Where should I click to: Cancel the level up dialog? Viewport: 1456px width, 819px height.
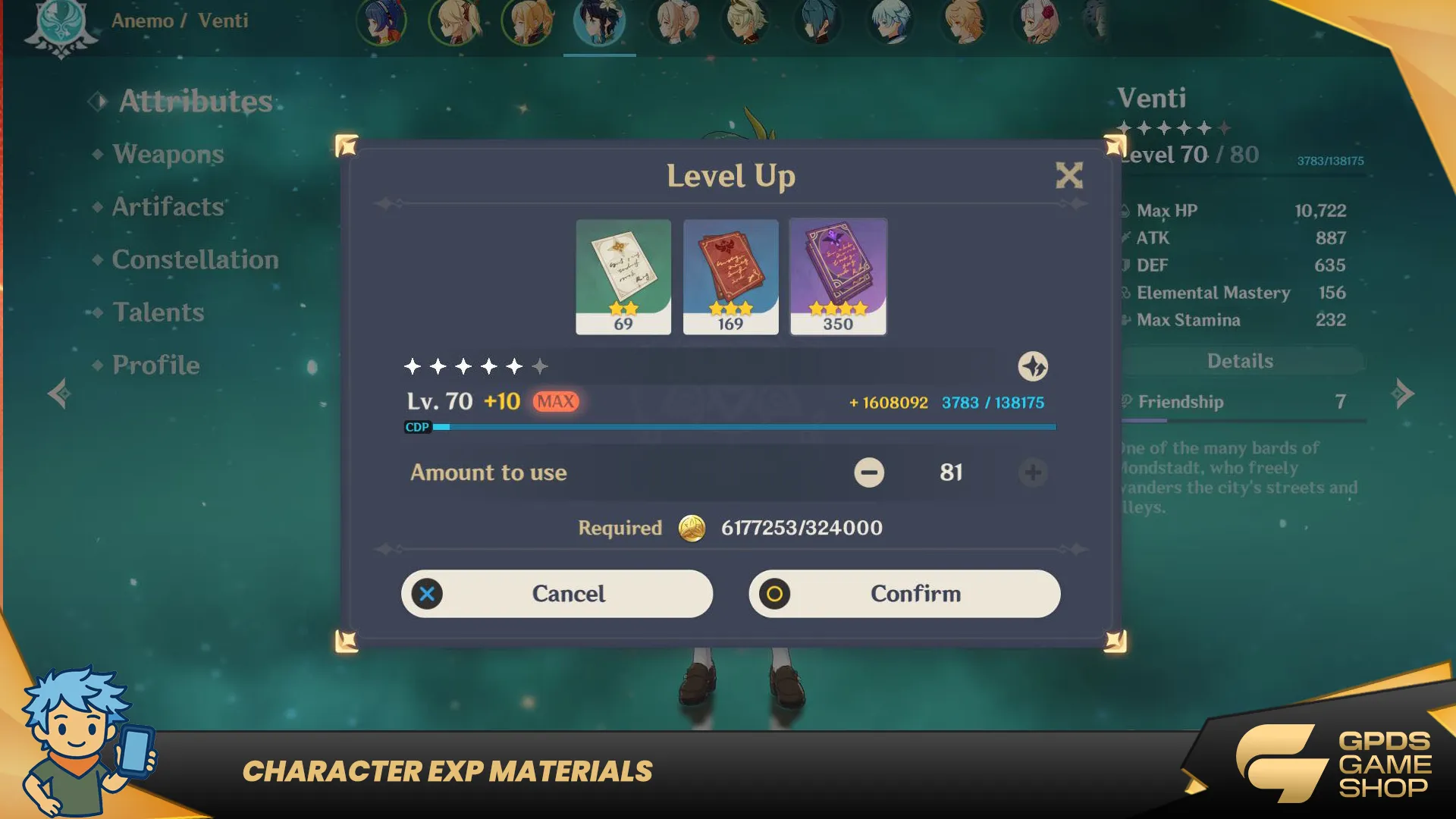557,594
